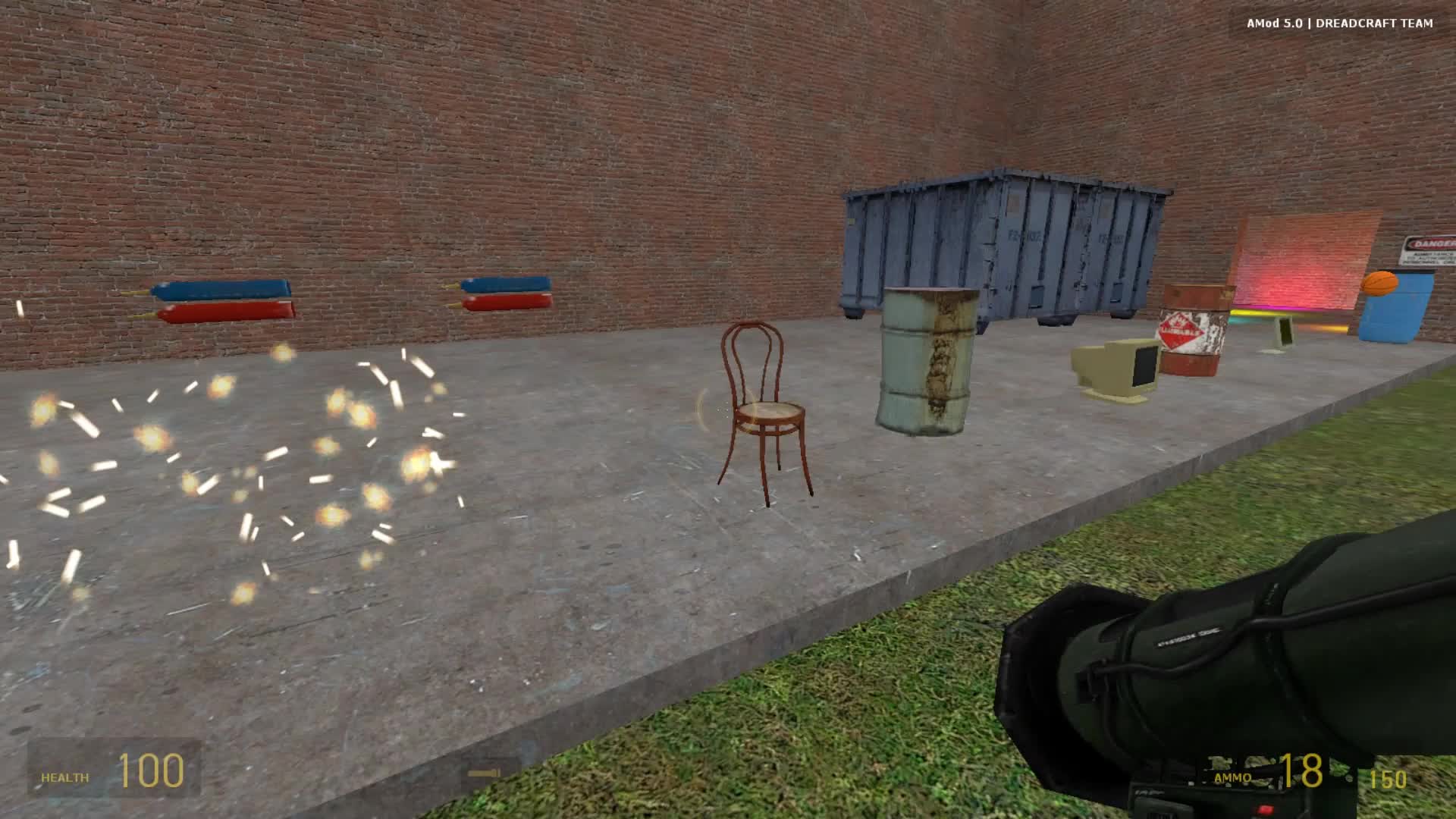Open the DANGER warning sign on the right wall
The height and width of the screenshot is (819, 1456).
[1429, 250]
